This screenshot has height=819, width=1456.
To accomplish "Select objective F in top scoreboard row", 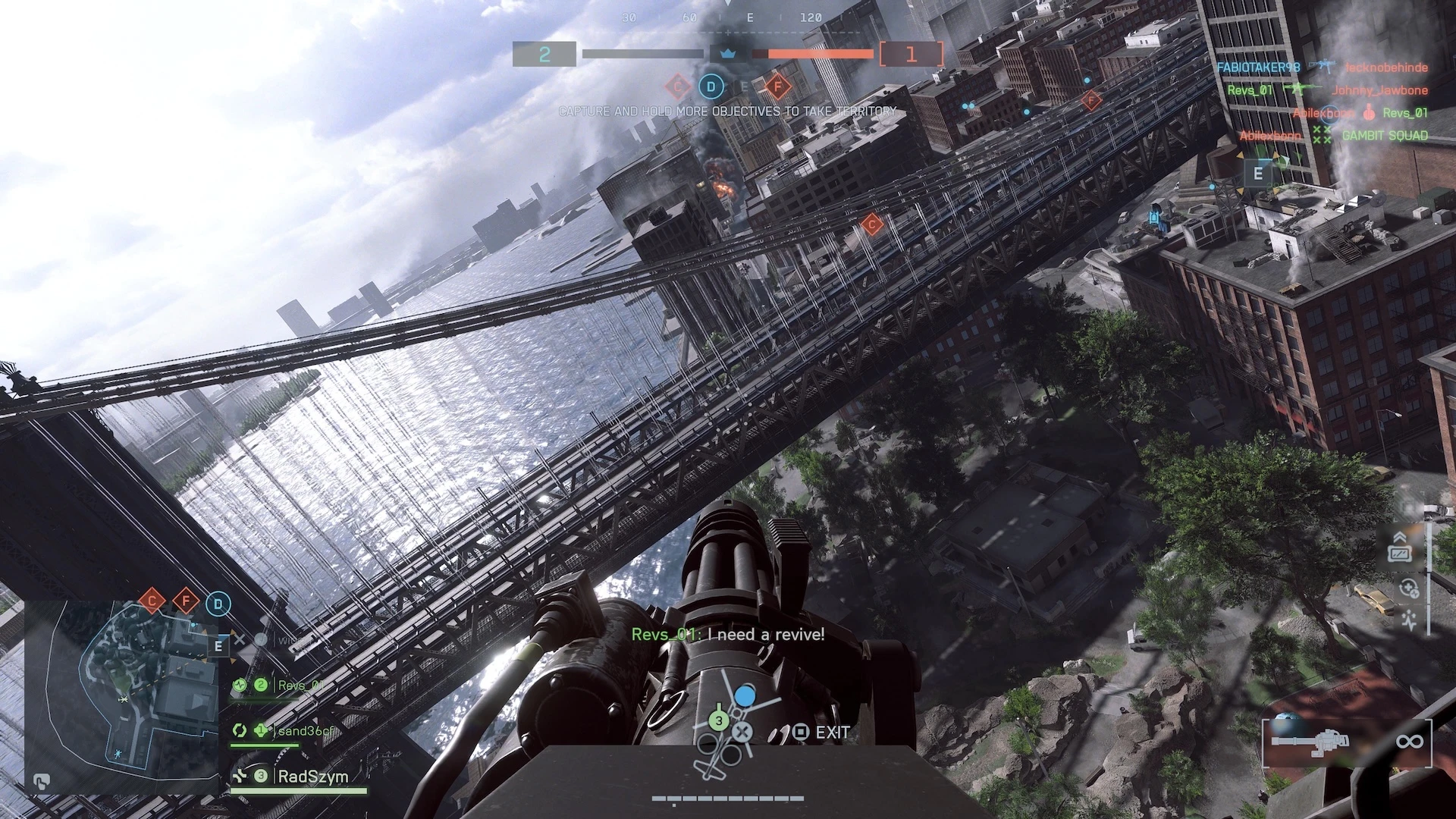I will click(x=777, y=86).
